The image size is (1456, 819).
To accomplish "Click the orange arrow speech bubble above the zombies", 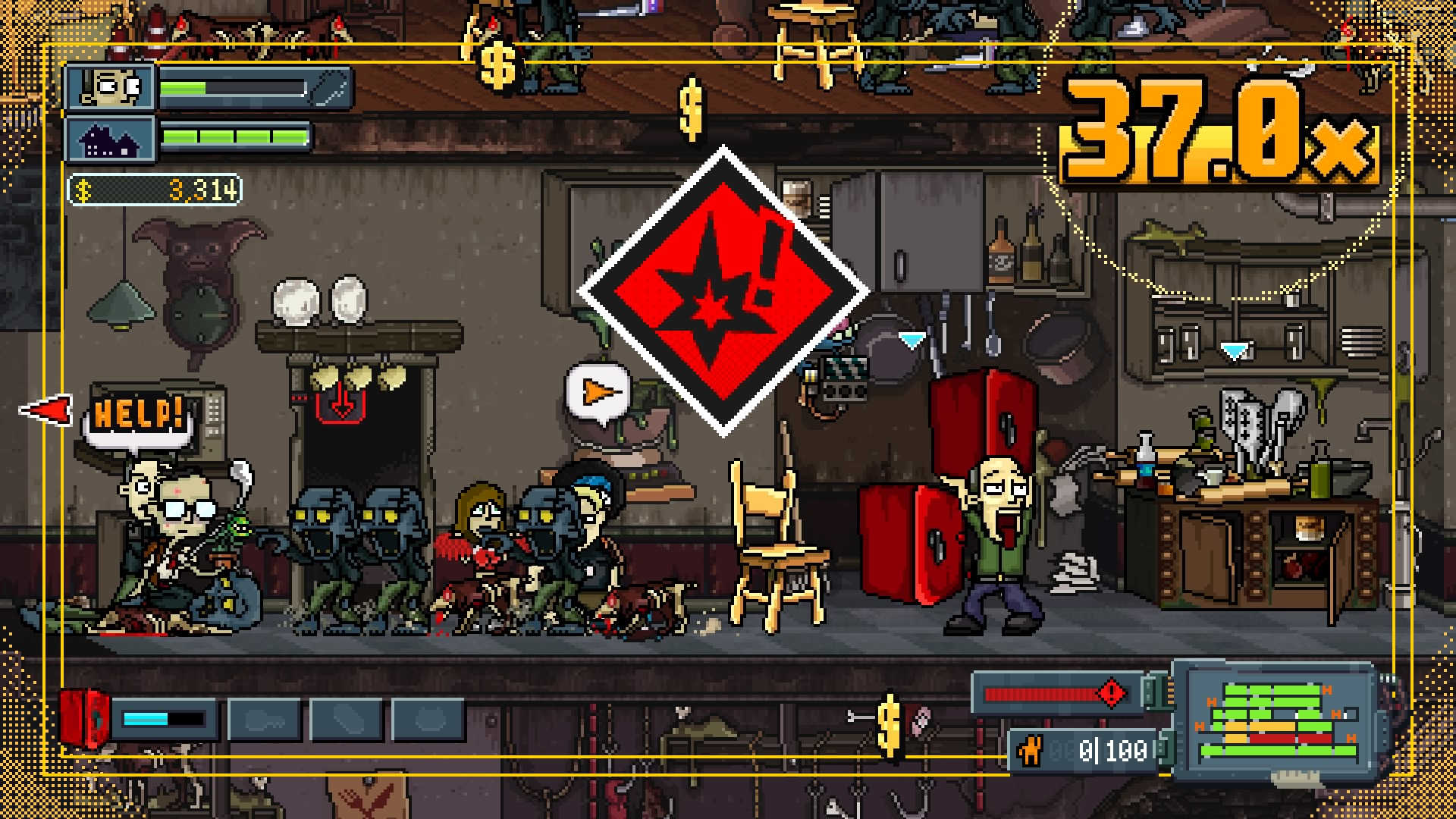I will pyautogui.click(x=599, y=392).
